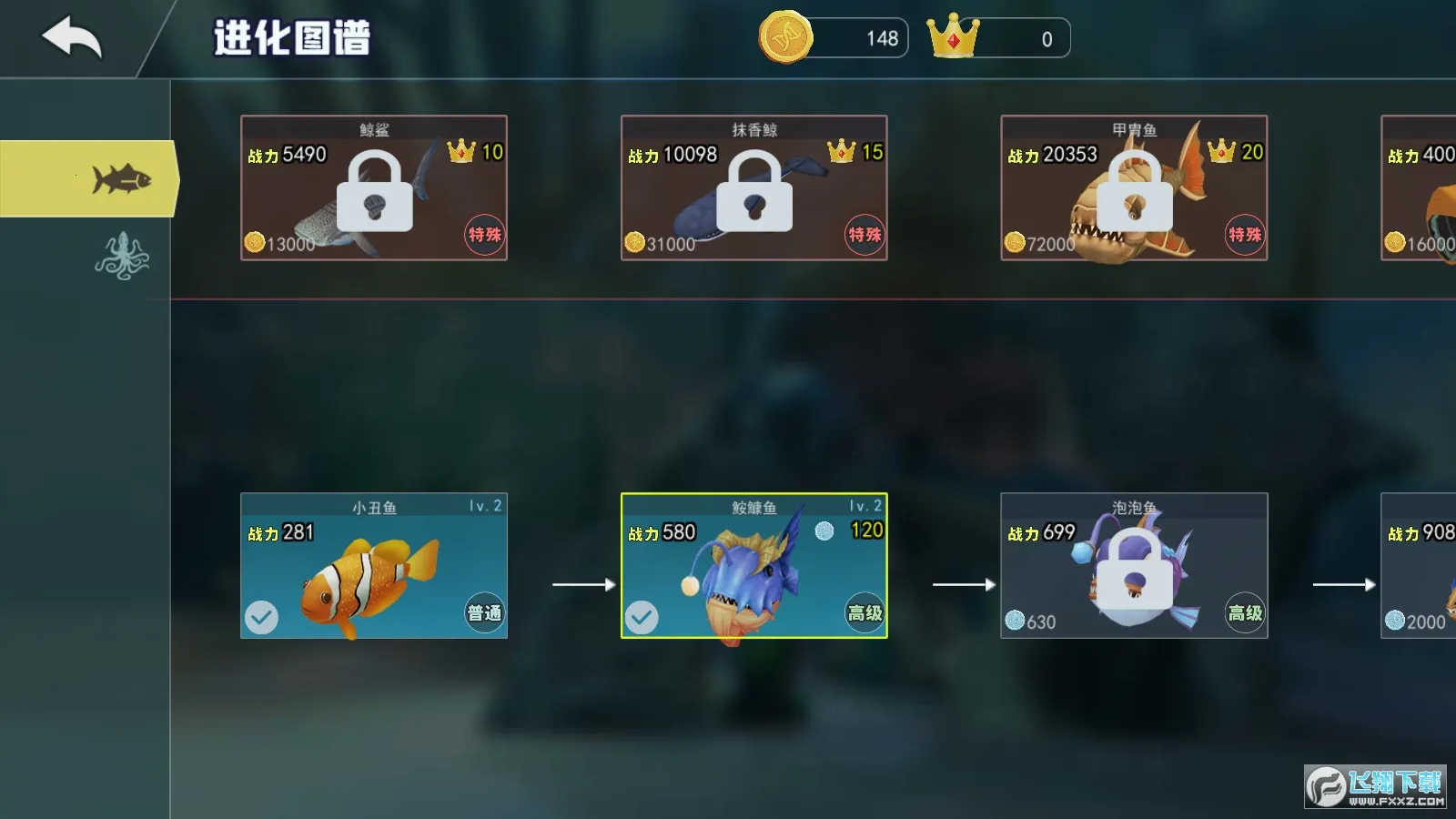Click the 特殊 badge on the 鲸鲨 card
The width and height of the screenshot is (1456, 819).
tap(484, 234)
